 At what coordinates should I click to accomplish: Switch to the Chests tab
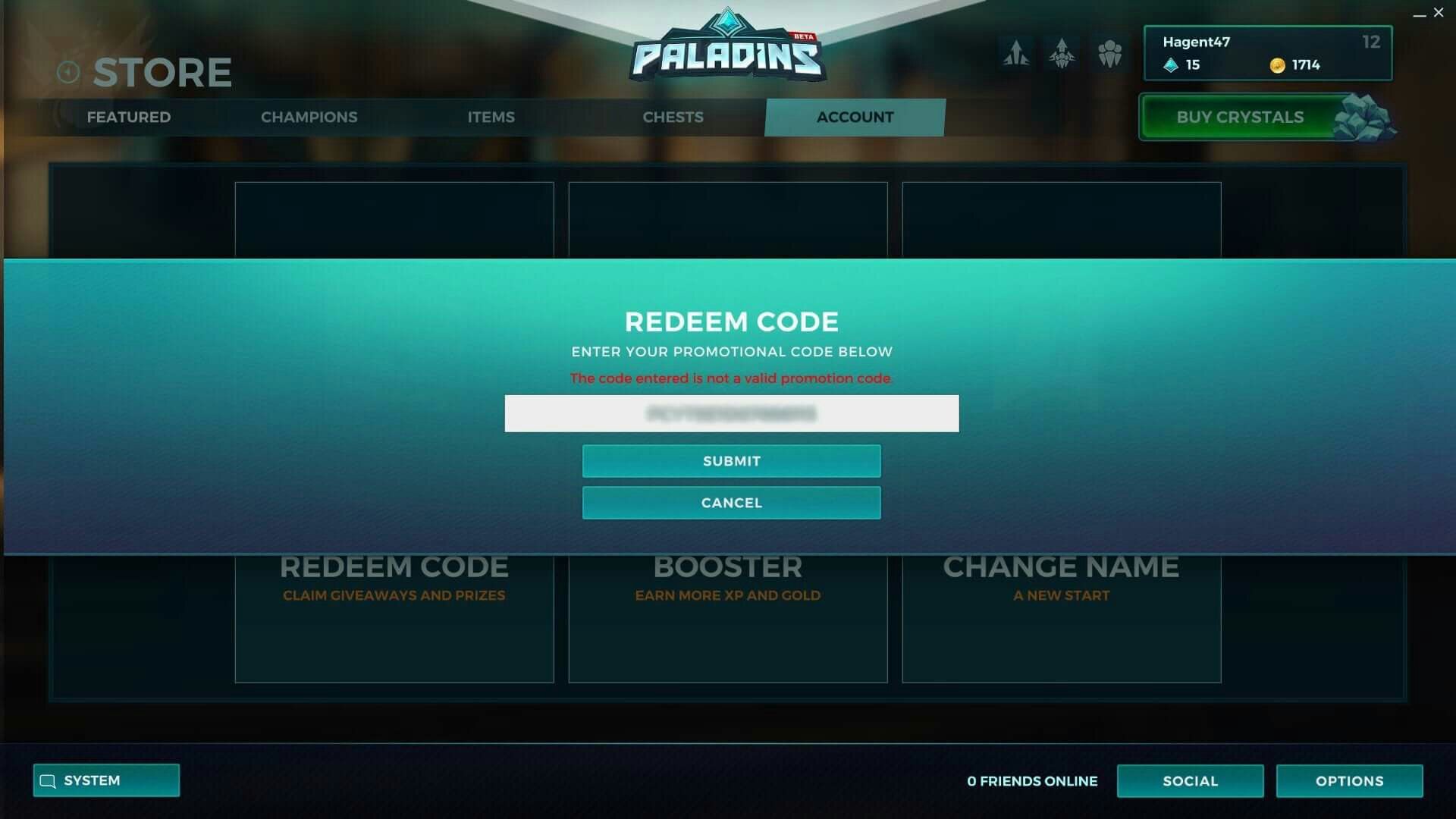coord(673,117)
